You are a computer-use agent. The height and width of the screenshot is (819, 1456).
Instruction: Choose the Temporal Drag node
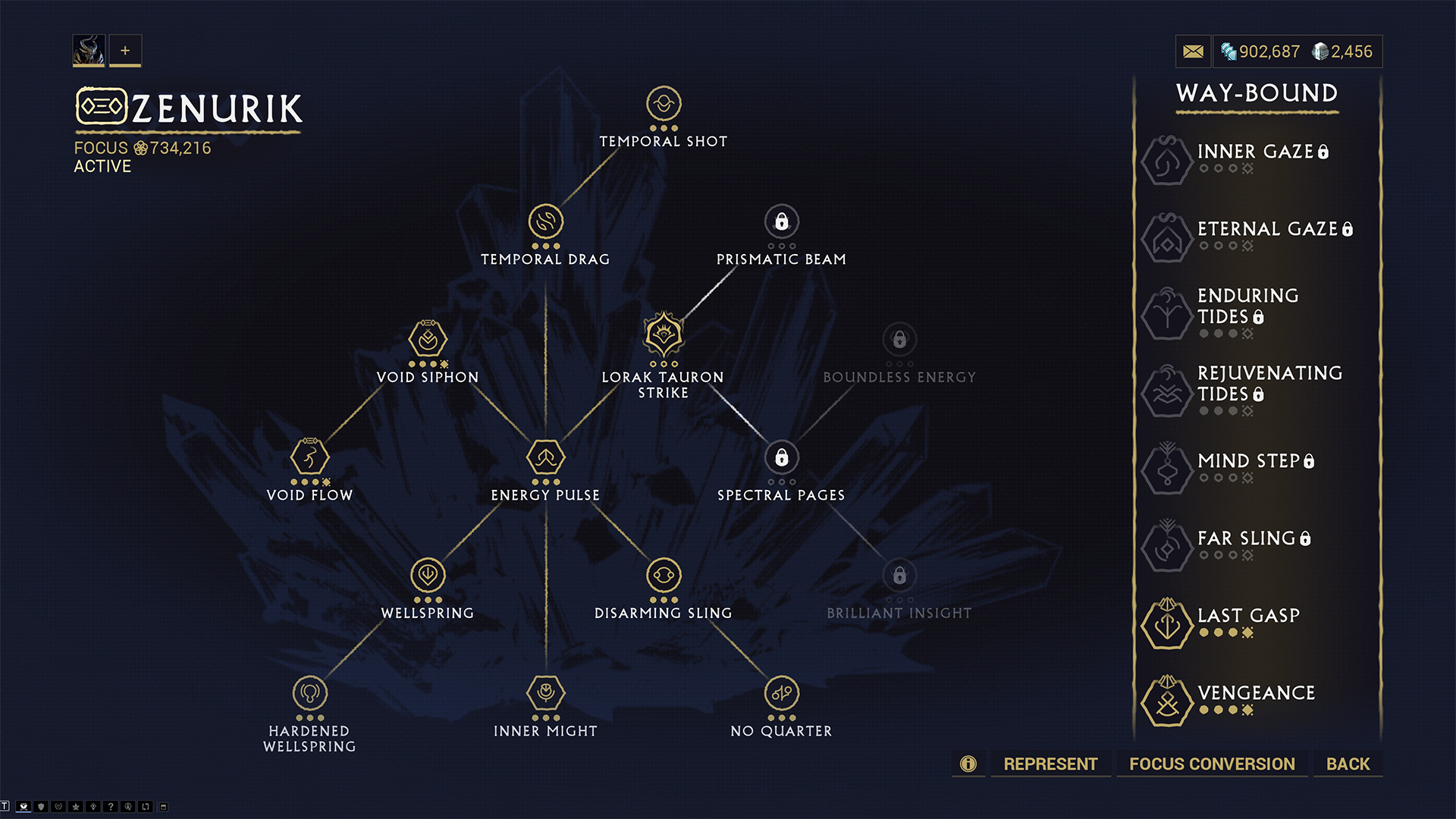545,221
